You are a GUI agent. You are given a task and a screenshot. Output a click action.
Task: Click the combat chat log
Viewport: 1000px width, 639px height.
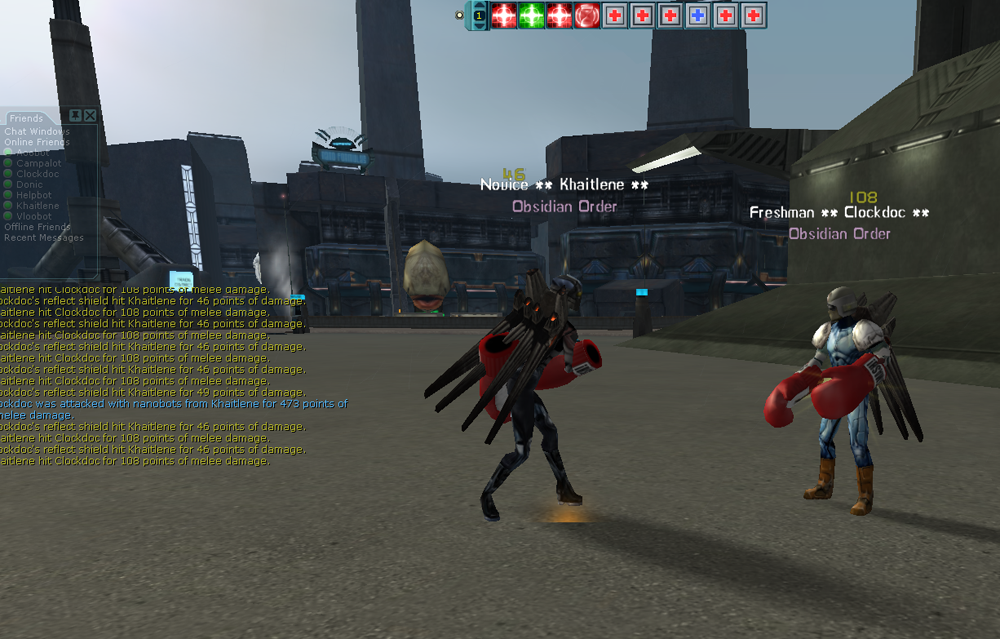point(150,380)
